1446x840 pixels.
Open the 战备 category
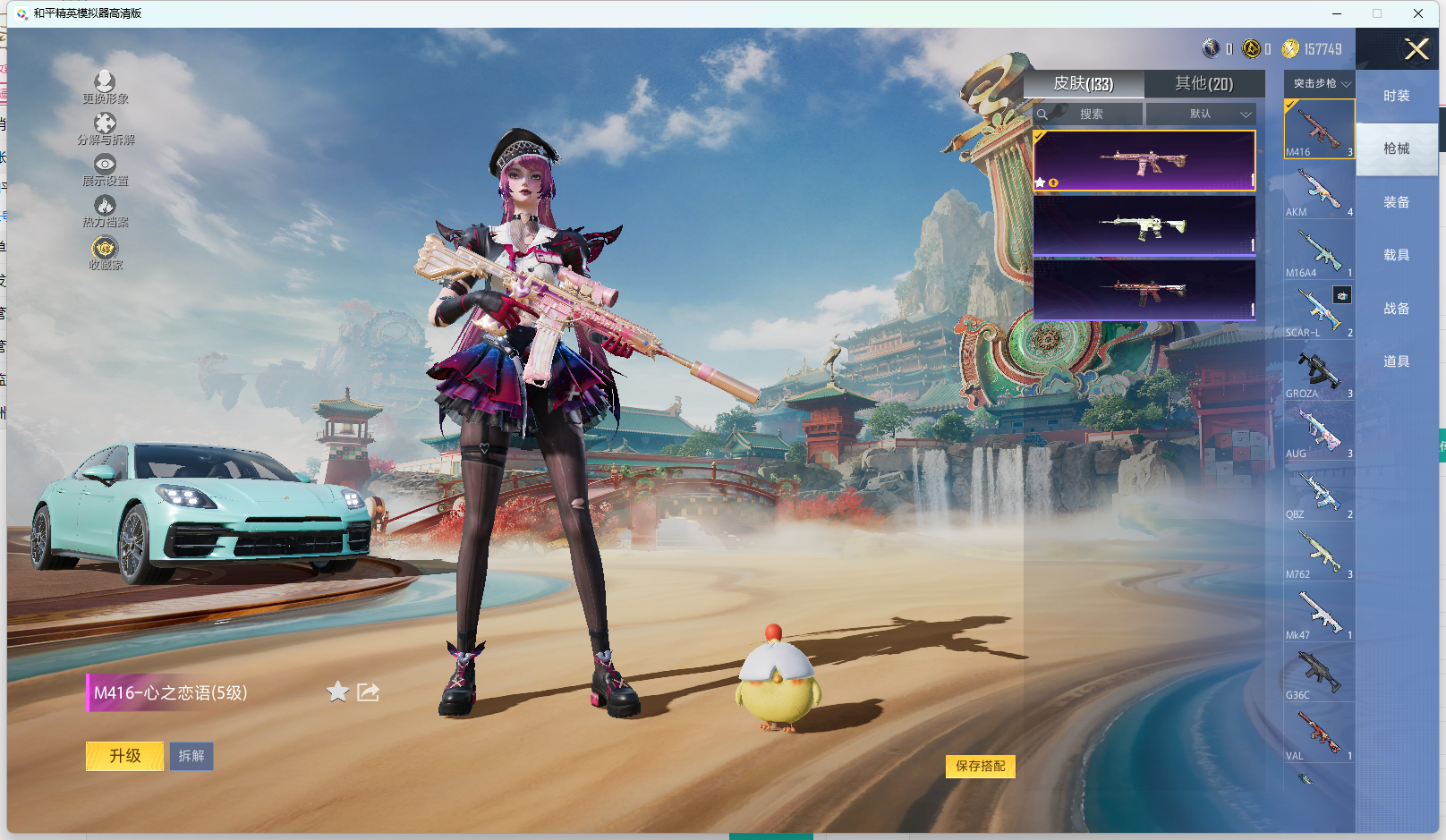coord(1396,309)
